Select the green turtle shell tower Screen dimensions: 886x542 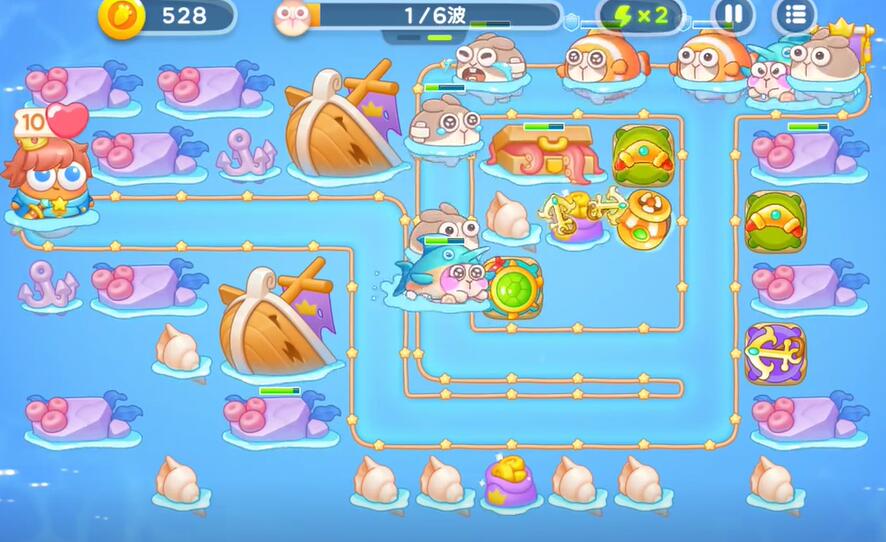(513, 288)
